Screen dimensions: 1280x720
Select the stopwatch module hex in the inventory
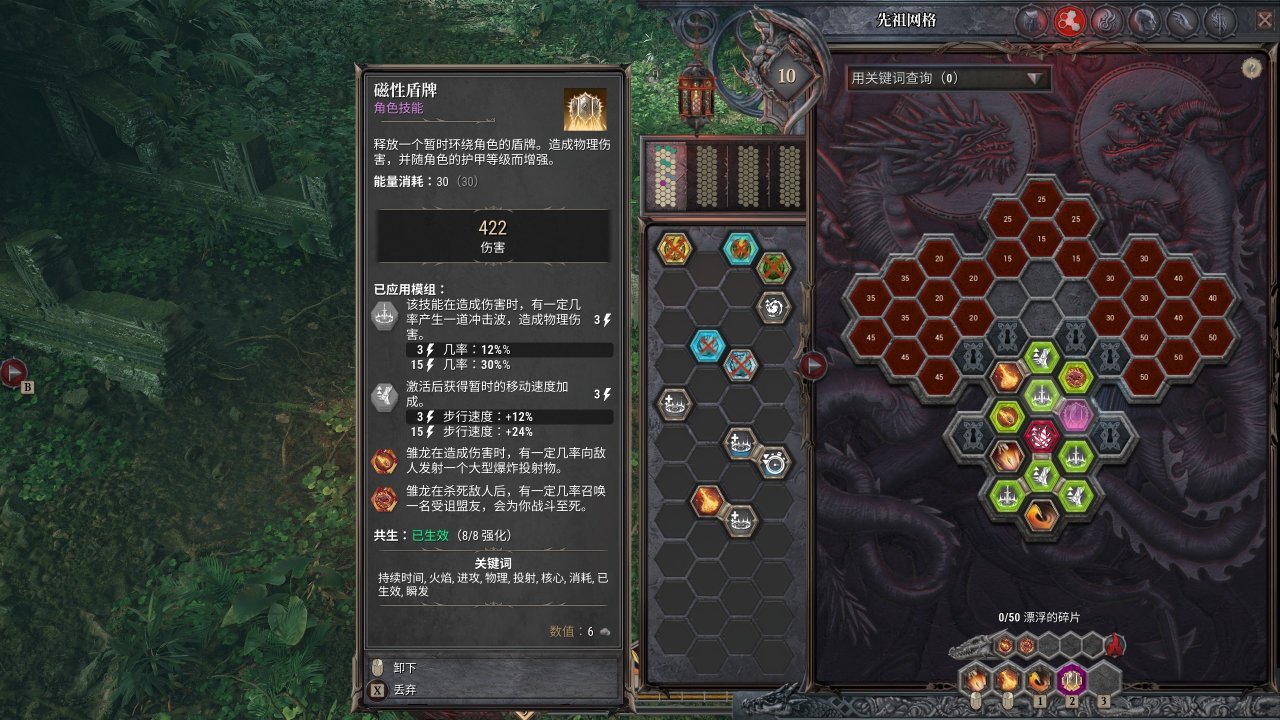(x=775, y=463)
